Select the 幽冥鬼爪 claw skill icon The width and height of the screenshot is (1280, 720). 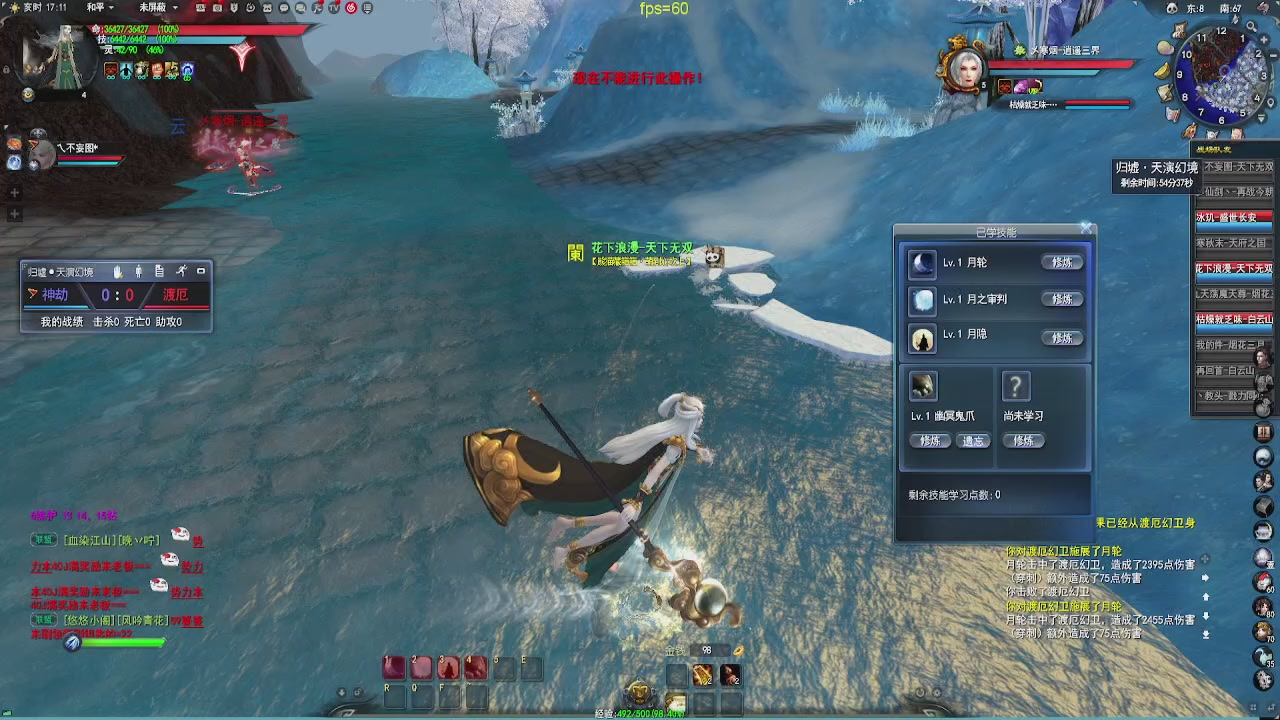tap(923, 386)
